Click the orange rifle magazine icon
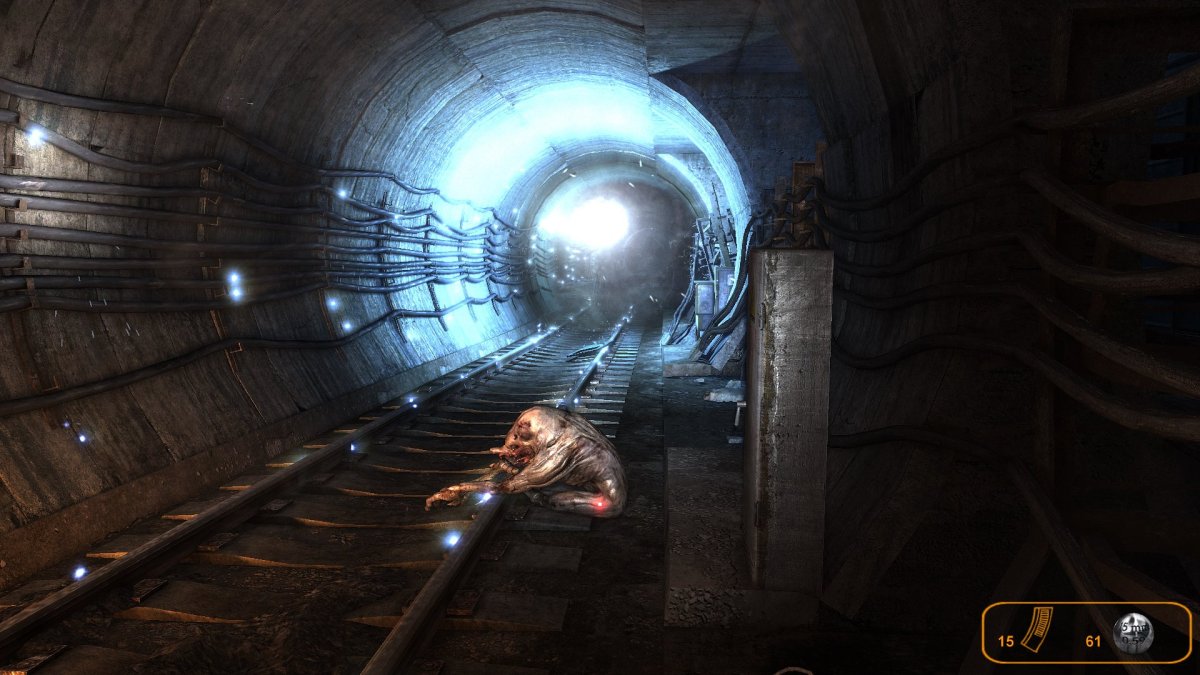This screenshot has height=675, width=1200. point(1041,633)
